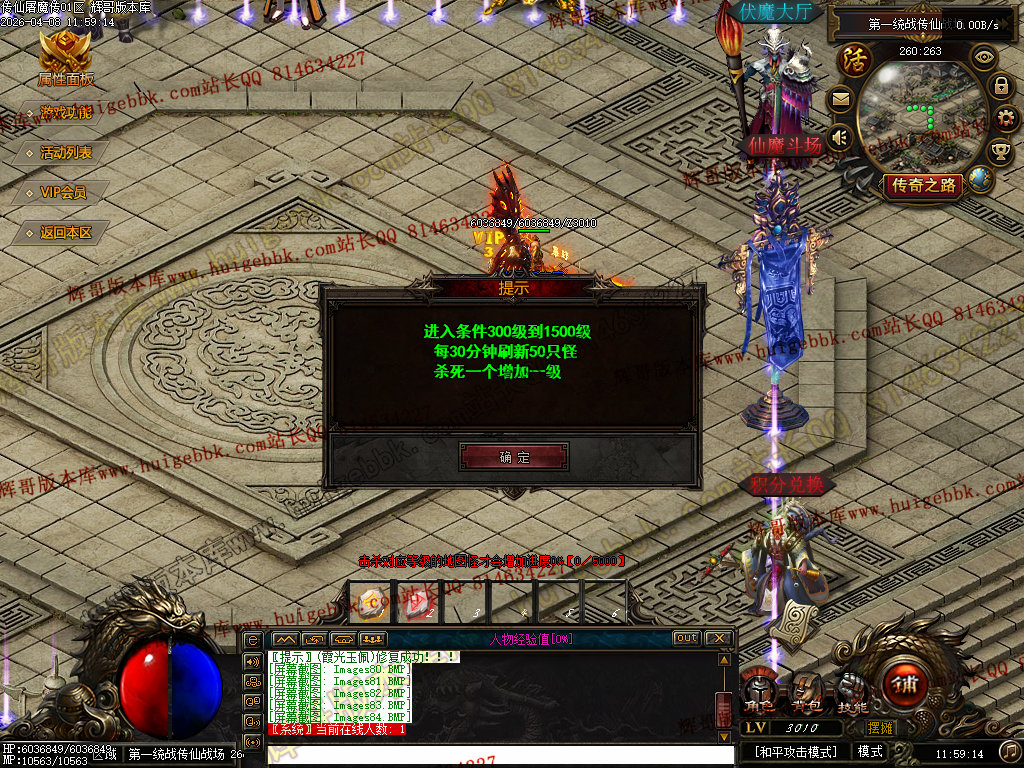Click the 模式 attack mode button
This screenshot has width=1024, height=768.
(x=870, y=751)
